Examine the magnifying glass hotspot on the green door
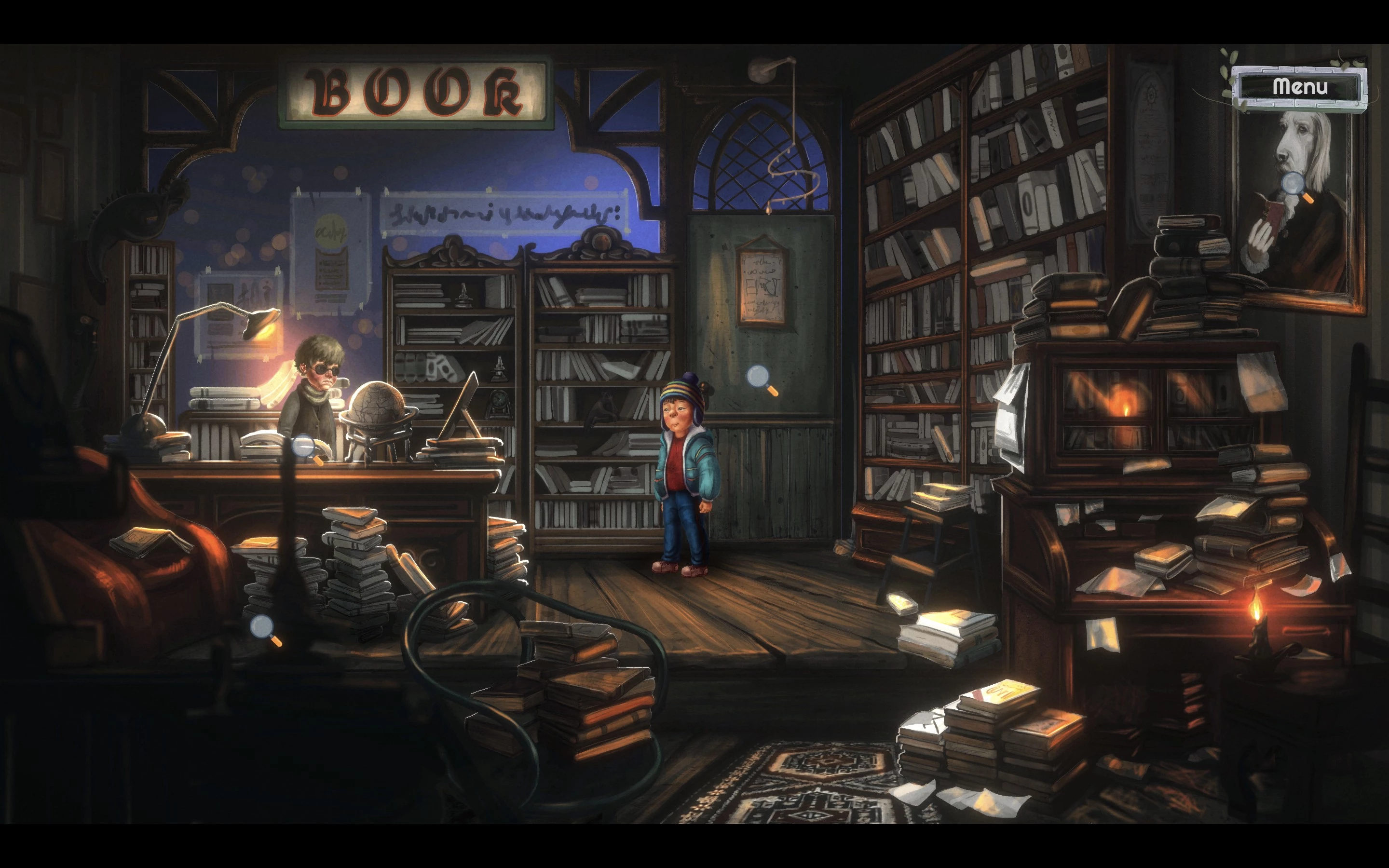1389x868 pixels. [759, 378]
